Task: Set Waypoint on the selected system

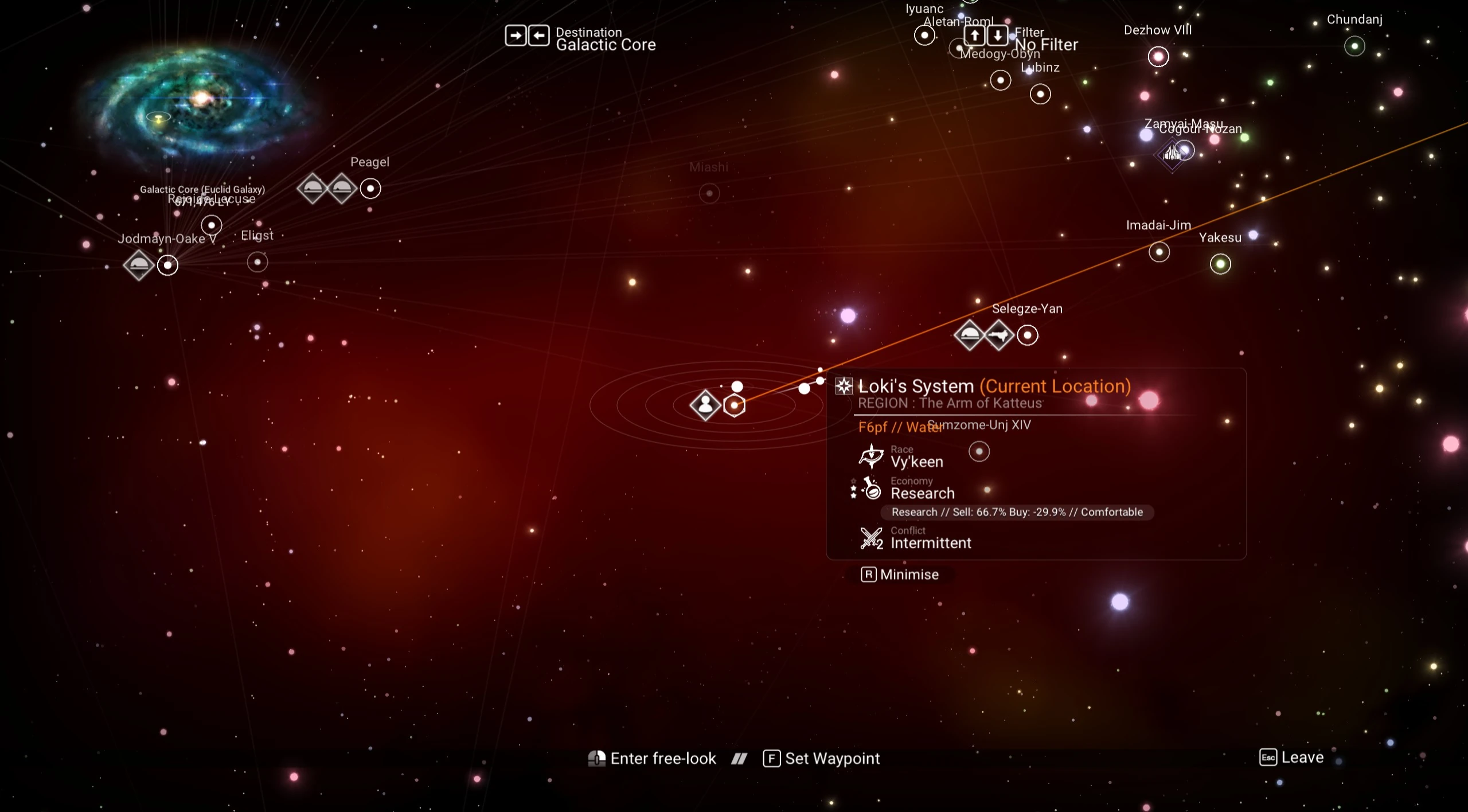Action: click(821, 759)
